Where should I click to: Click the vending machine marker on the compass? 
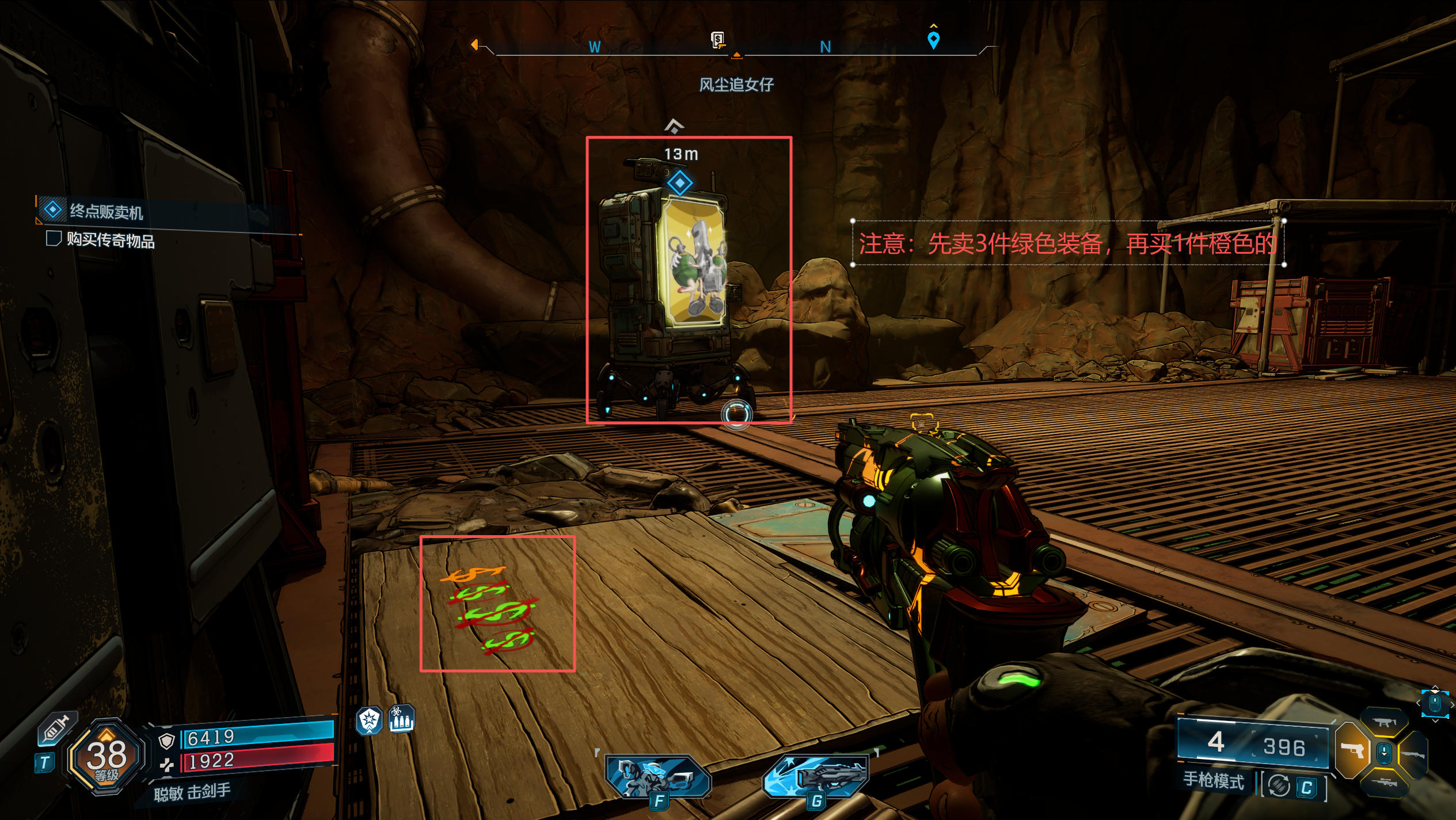click(x=717, y=40)
